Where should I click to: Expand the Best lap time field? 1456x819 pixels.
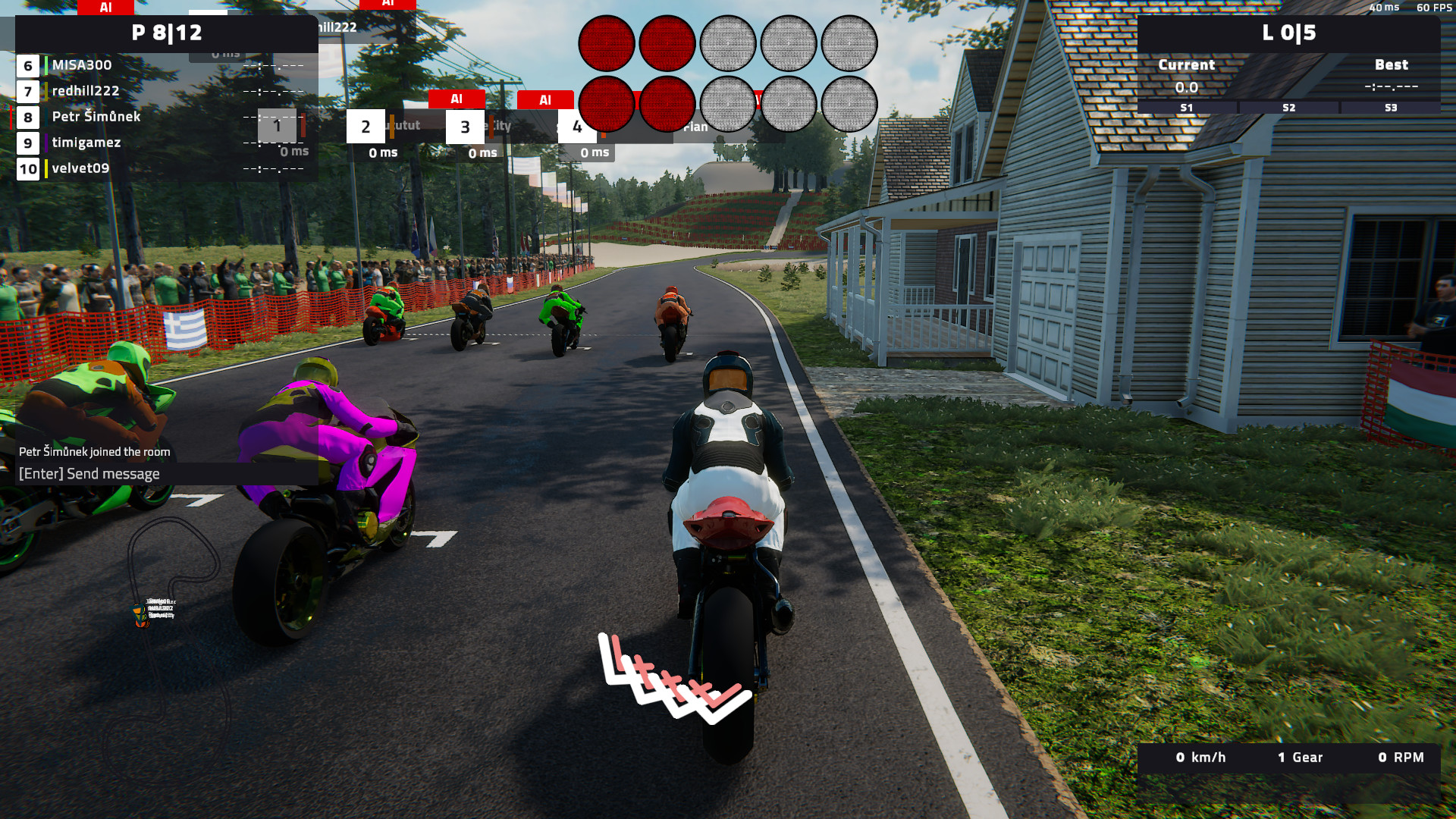click(1392, 76)
